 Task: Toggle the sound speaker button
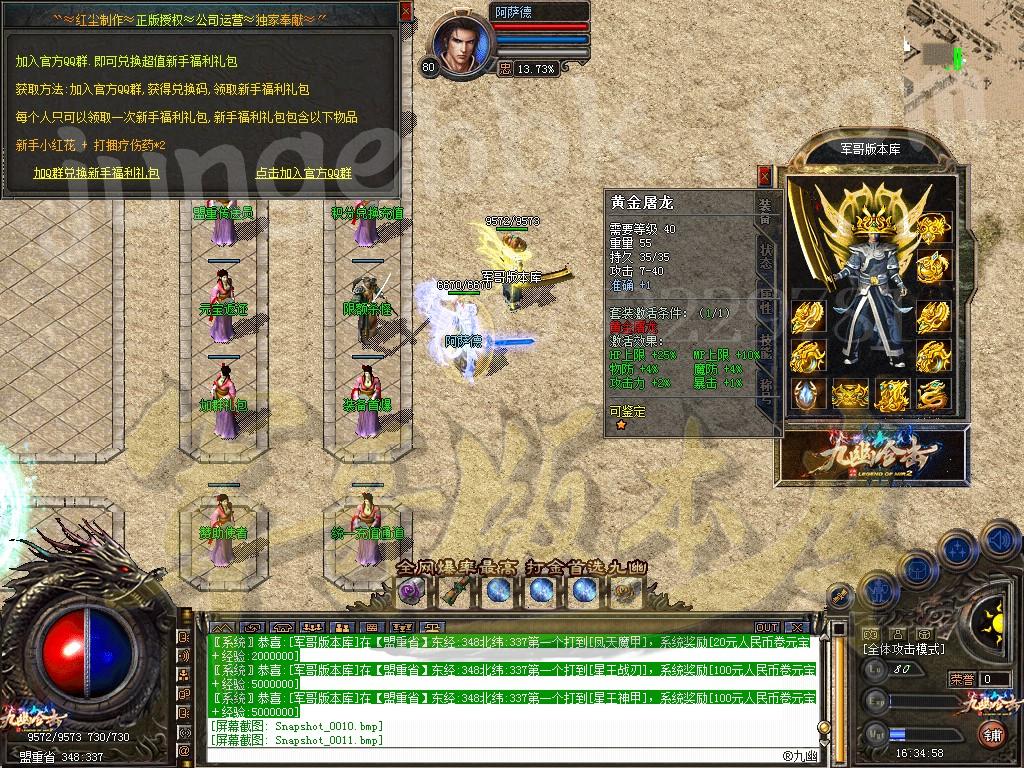click(x=998, y=541)
